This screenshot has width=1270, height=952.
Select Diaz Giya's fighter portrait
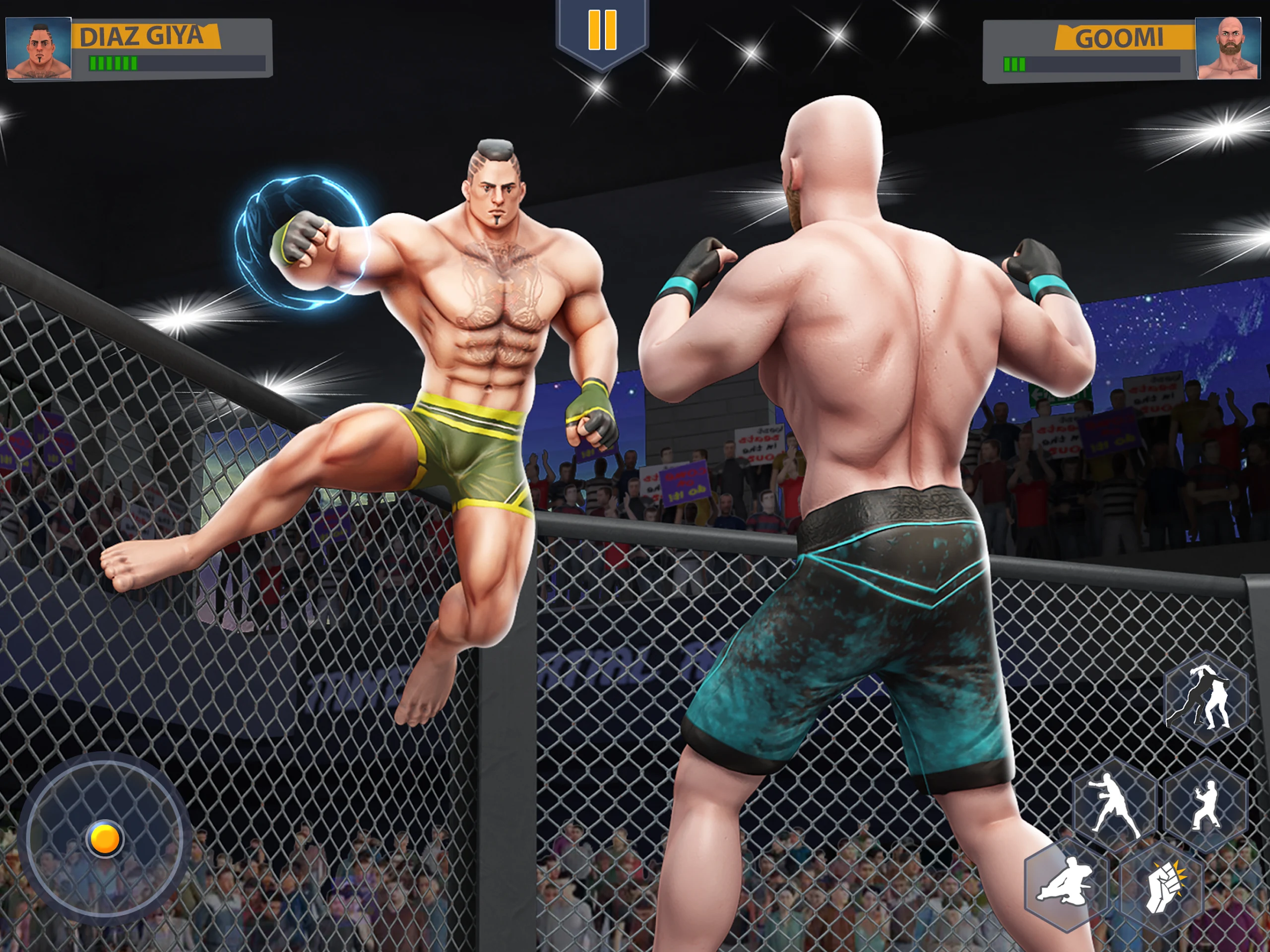point(39,48)
